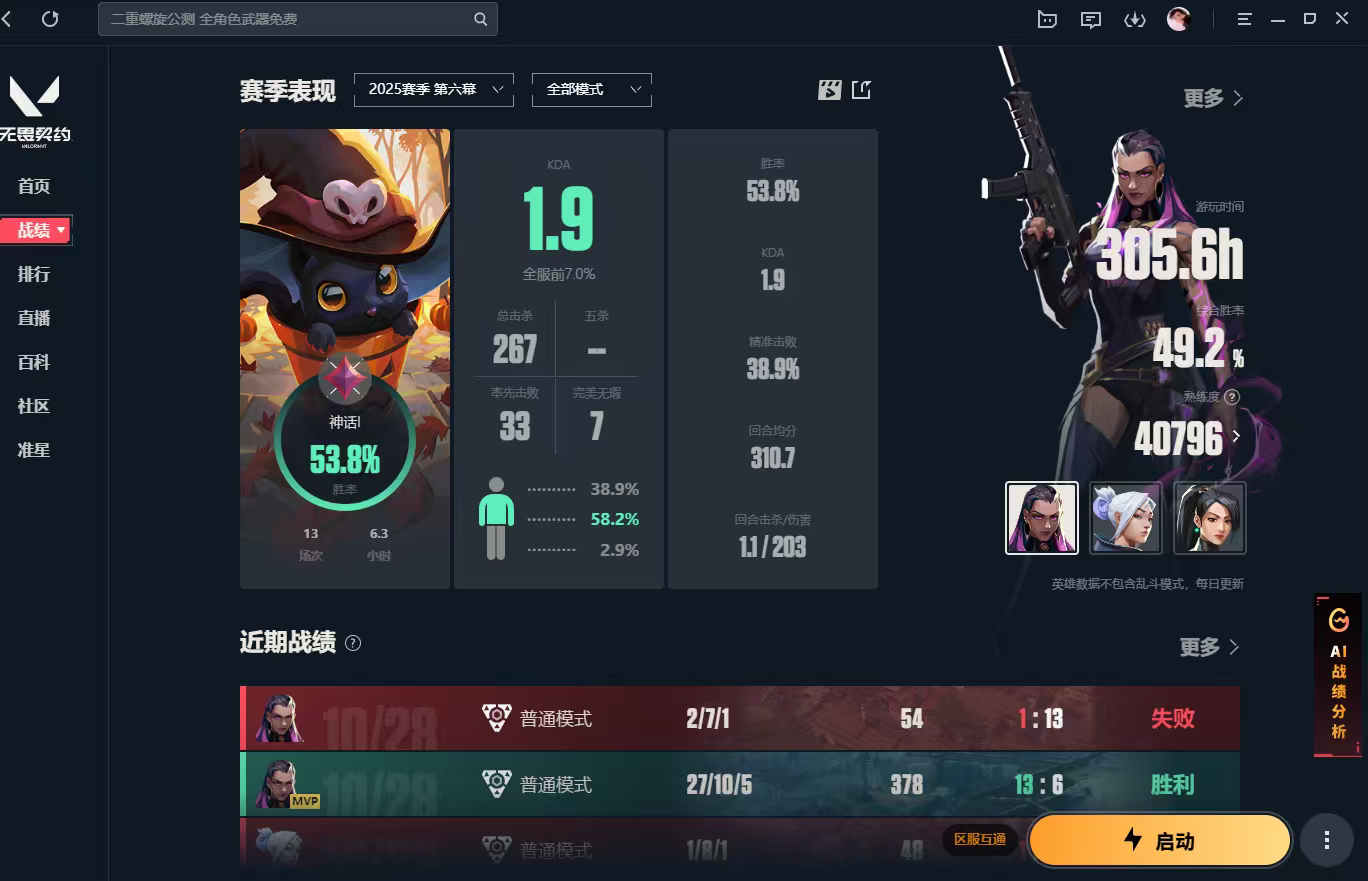This screenshot has width=1368, height=881.
Task: Switch to 首页 in the sidebar
Action: pos(32,186)
